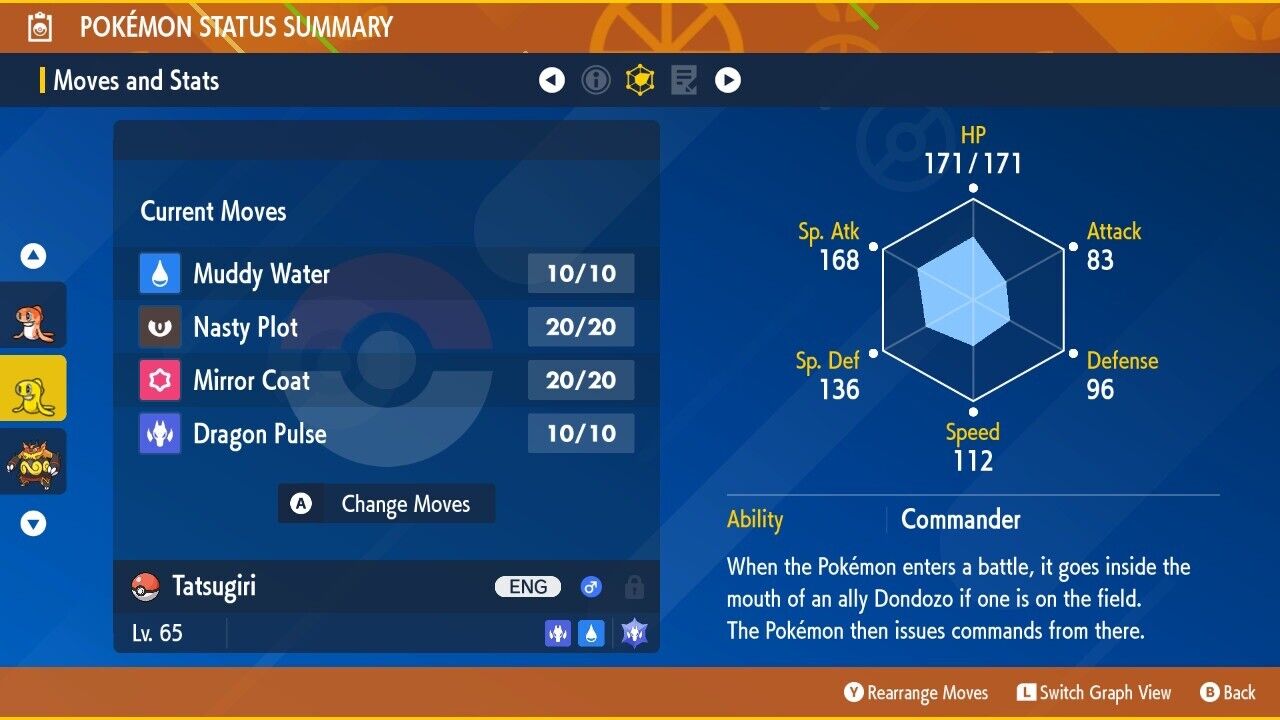Click Switch Graph View
The height and width of the screenshot is (720, 1280).
[1094, 692]
